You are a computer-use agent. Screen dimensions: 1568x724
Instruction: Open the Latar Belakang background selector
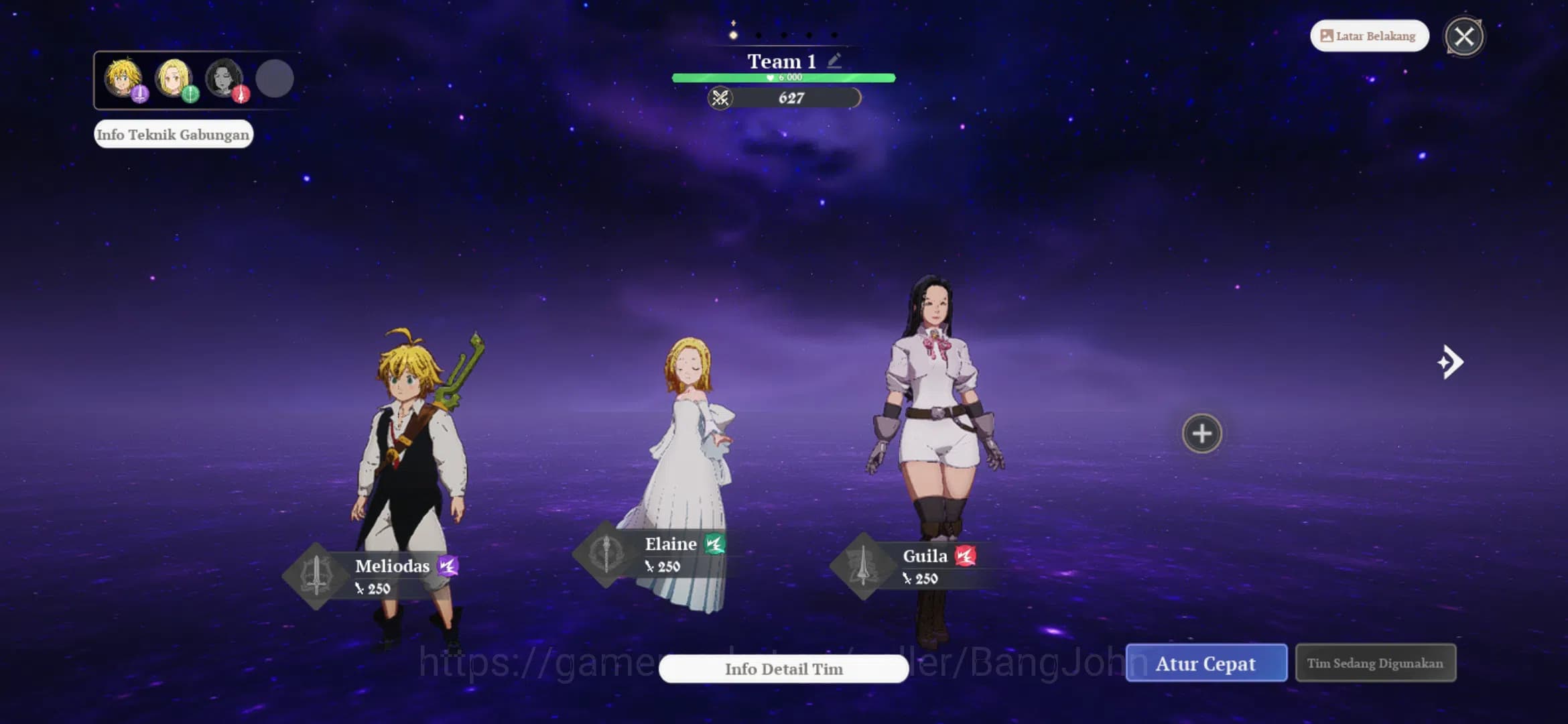tap(1368, 36)
